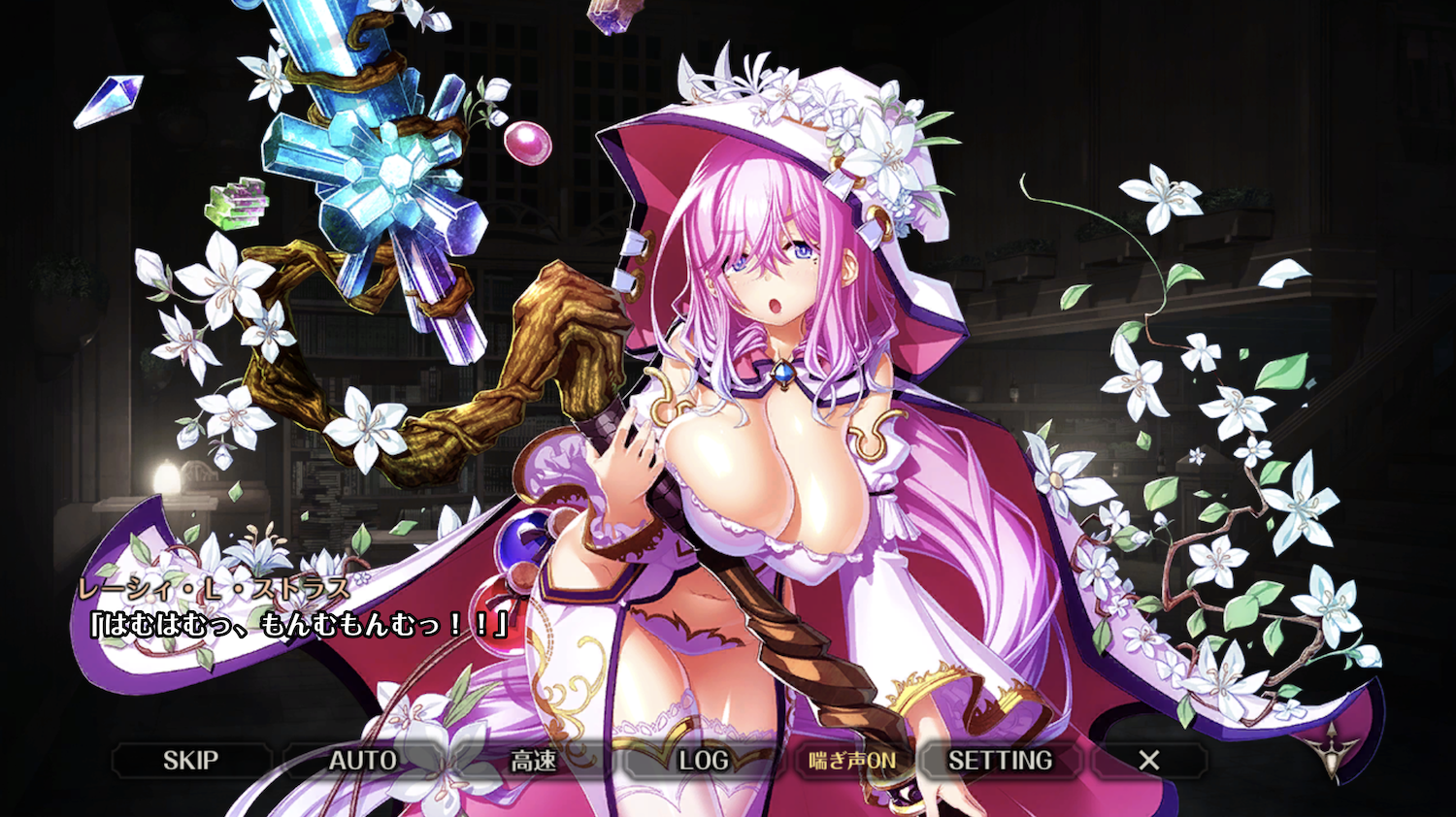Close the button bar with X
This screenshot has height=817, width=1456.
1149,761
